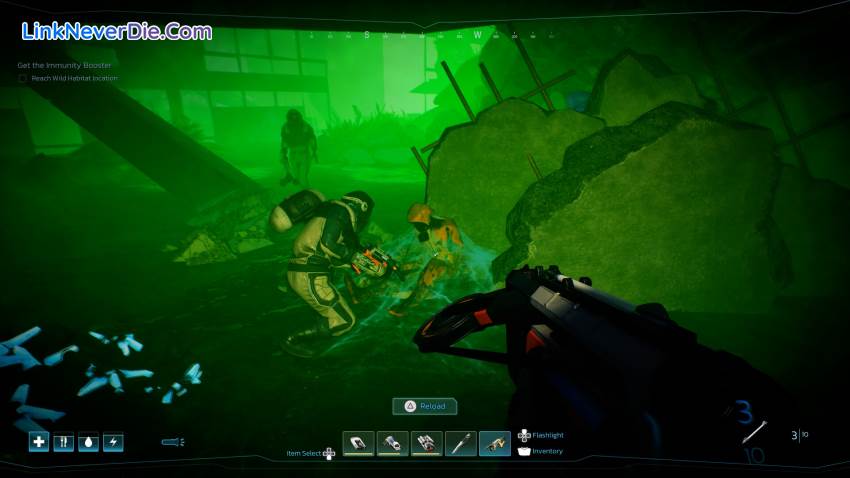Toggle the flashlight indicator icon
Image resolution: width=850 pixels, height=478 pixels.
[172, 441]
